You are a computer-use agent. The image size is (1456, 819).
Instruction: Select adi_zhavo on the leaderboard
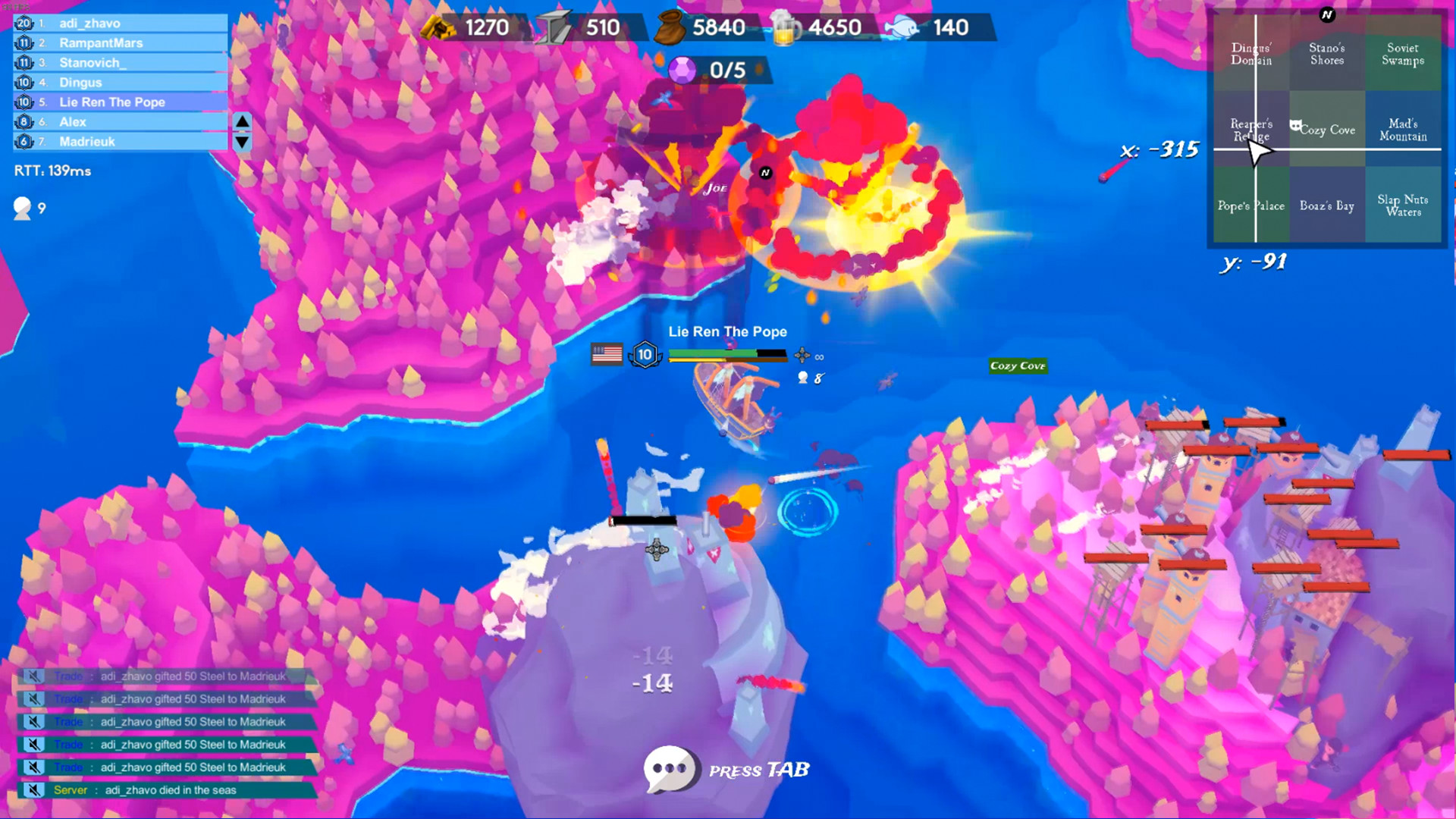[114, 24]
